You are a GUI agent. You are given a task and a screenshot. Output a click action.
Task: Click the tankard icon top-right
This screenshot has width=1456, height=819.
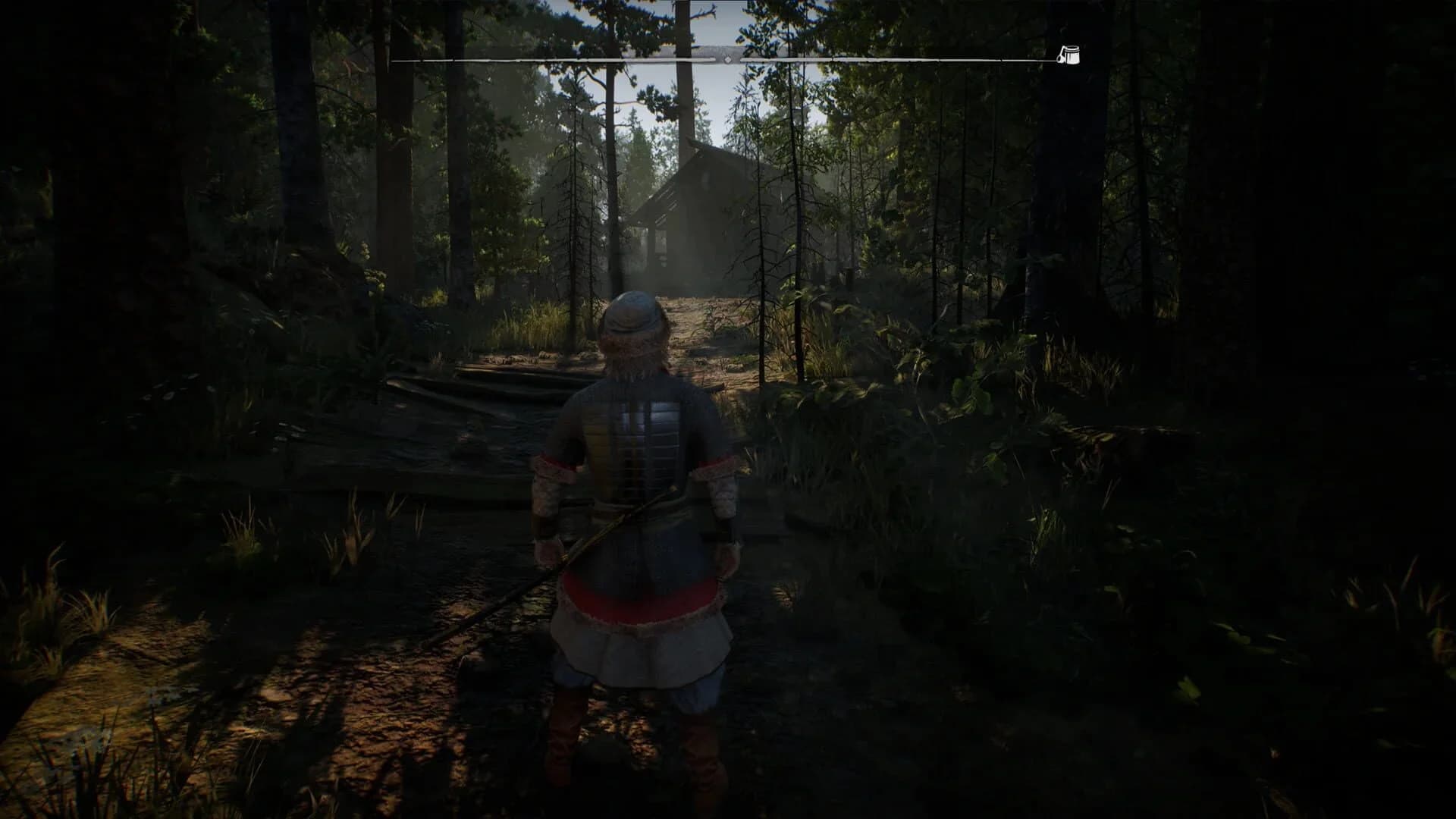click(1072, 57)
